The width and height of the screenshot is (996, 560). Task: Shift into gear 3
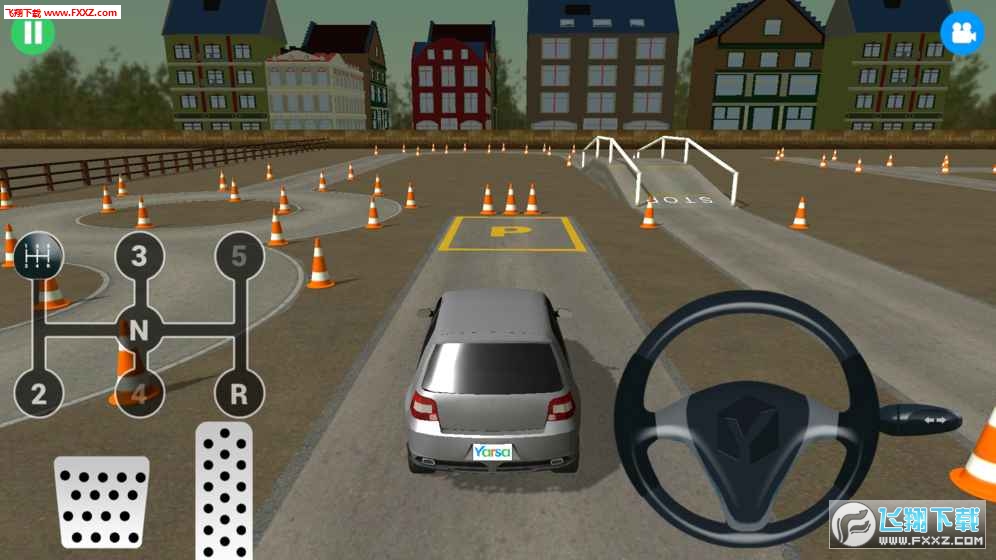point(139,256)
